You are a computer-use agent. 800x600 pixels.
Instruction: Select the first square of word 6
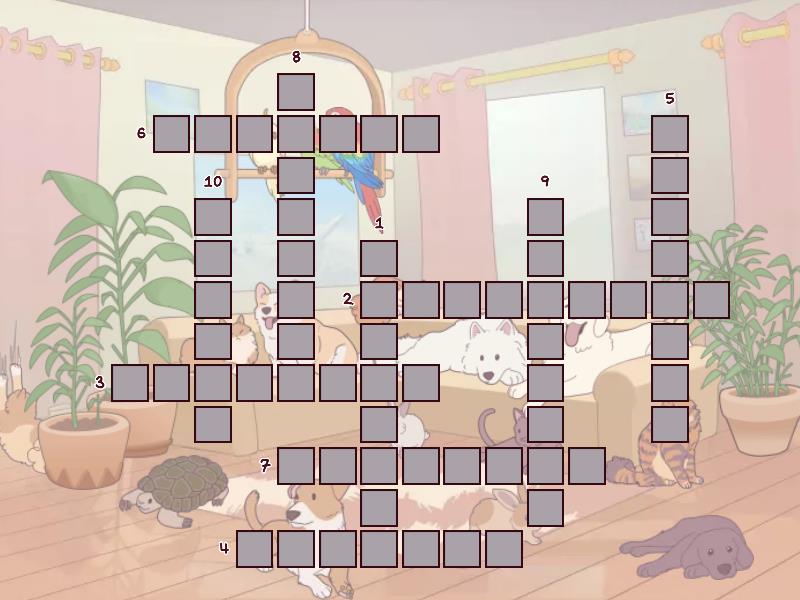[171, 133]
